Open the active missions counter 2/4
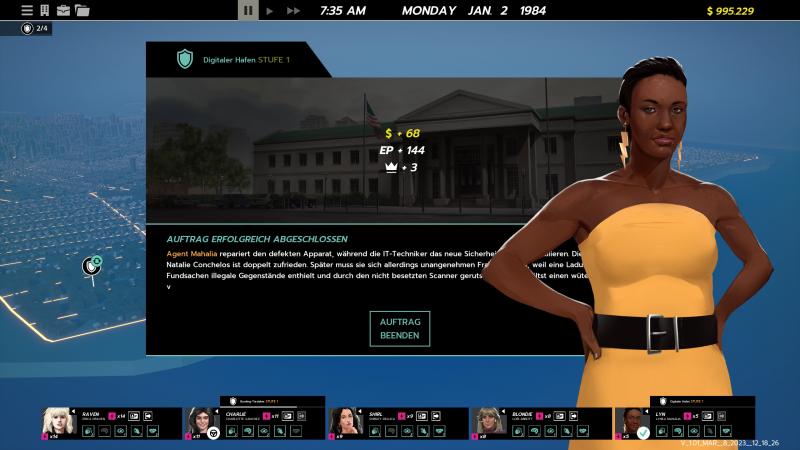The image size is (800, 450). pos(36,28)
